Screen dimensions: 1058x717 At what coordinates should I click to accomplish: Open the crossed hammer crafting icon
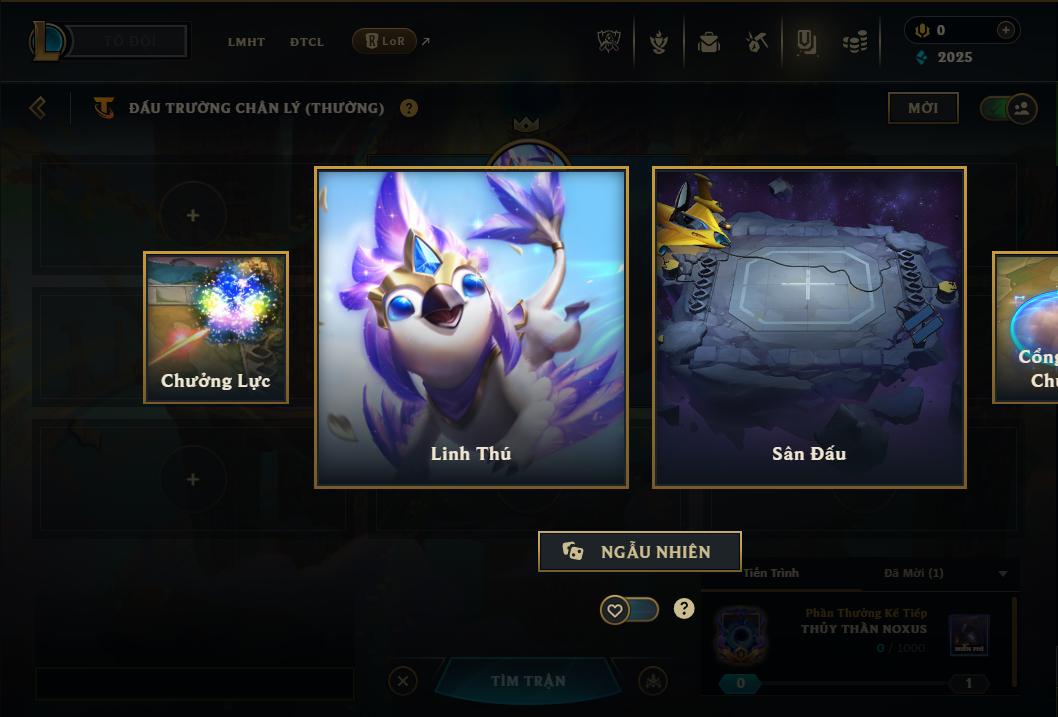click(758, 42)
